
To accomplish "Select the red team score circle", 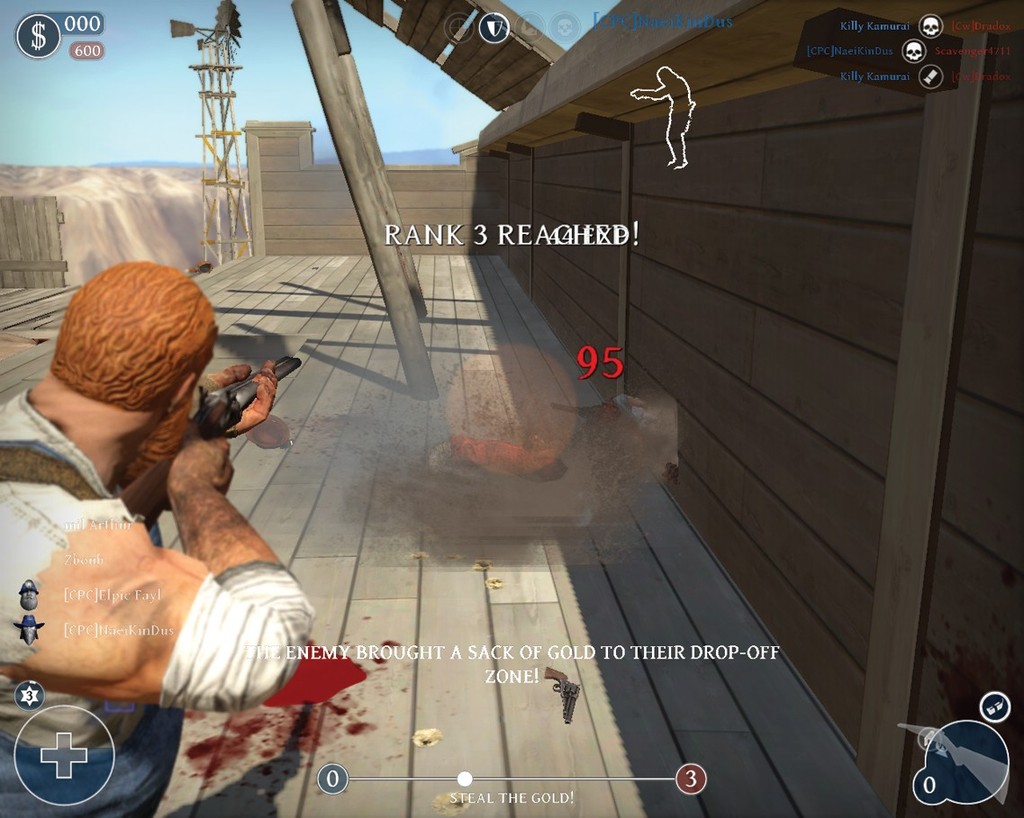I will click(690, 778).
